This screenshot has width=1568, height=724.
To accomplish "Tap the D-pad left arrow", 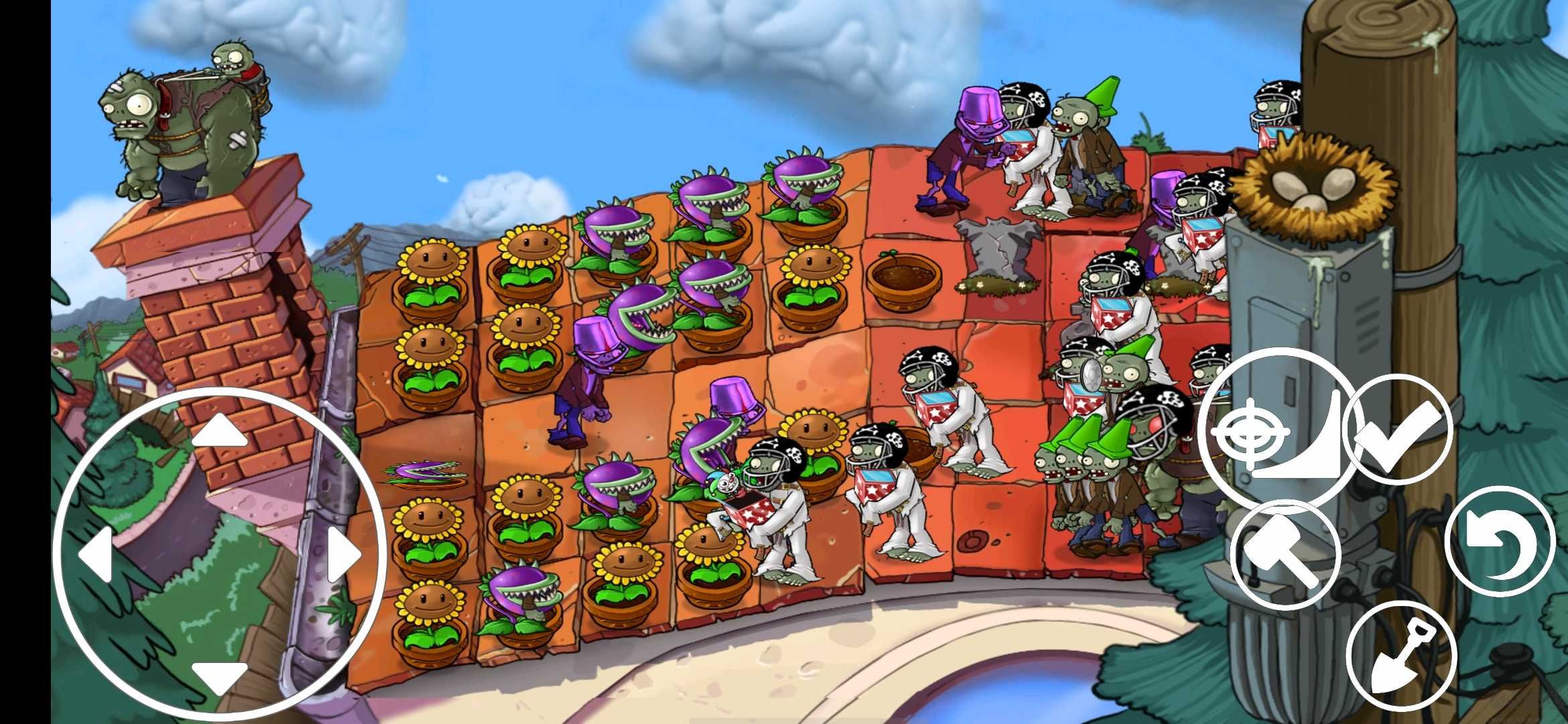I will click(95, 554).
